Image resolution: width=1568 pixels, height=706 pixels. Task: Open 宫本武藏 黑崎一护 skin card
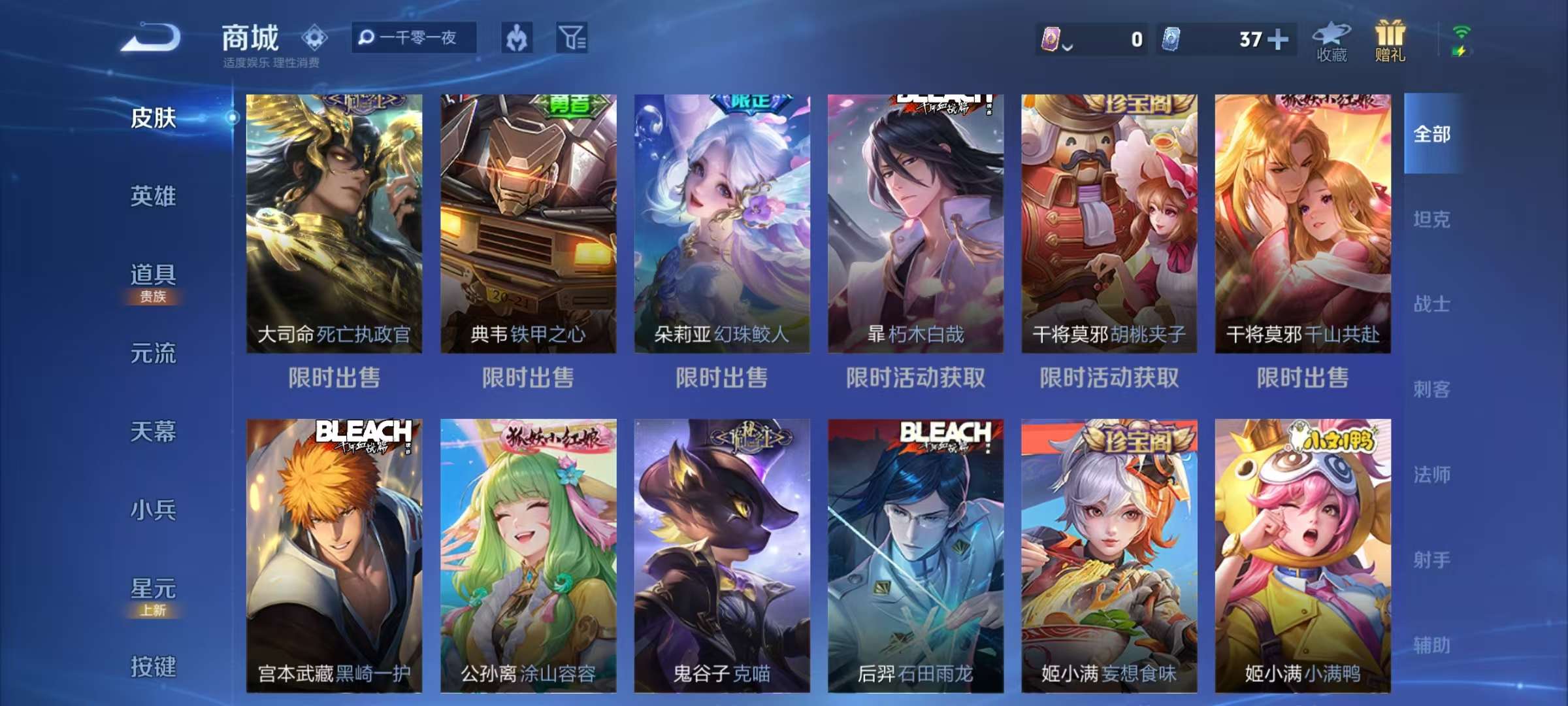coord(334,556)
